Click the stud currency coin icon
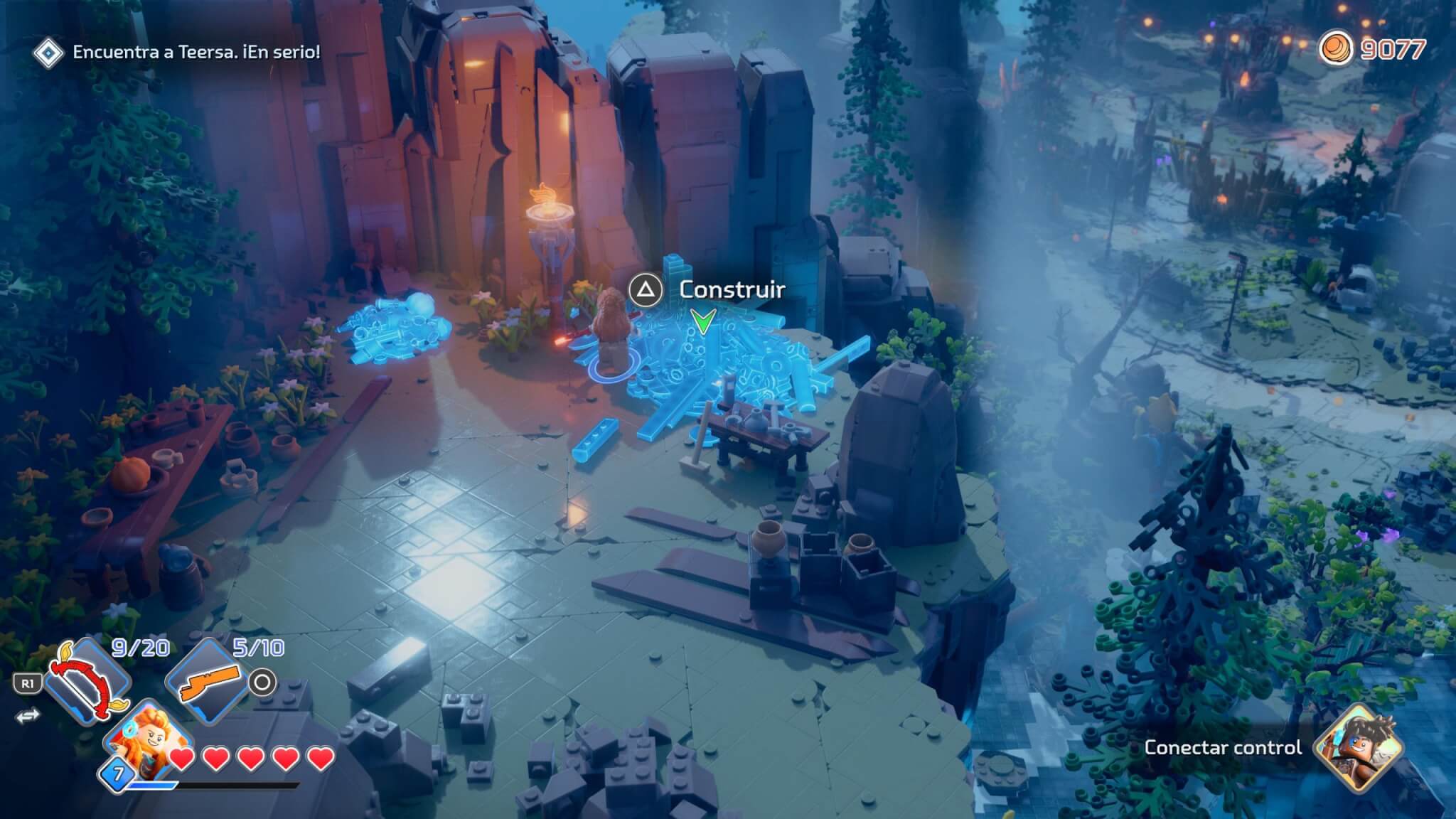The image size is (1456, 819). point(1335,50)
